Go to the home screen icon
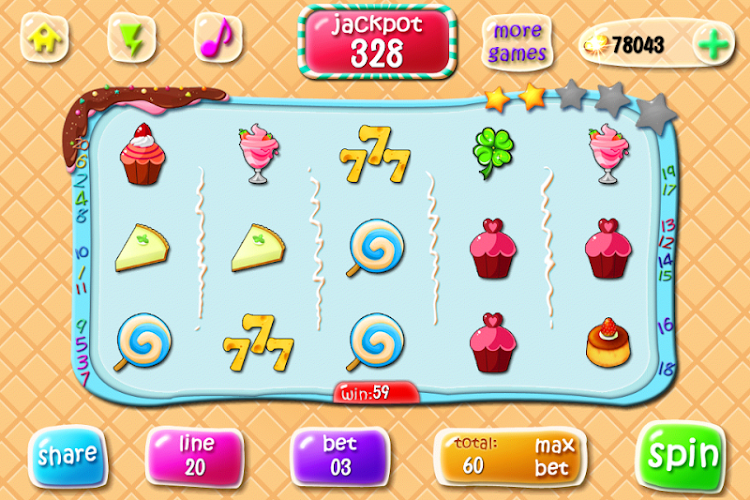The height and width of the screenshot is (500, 750). click(44, 40)
